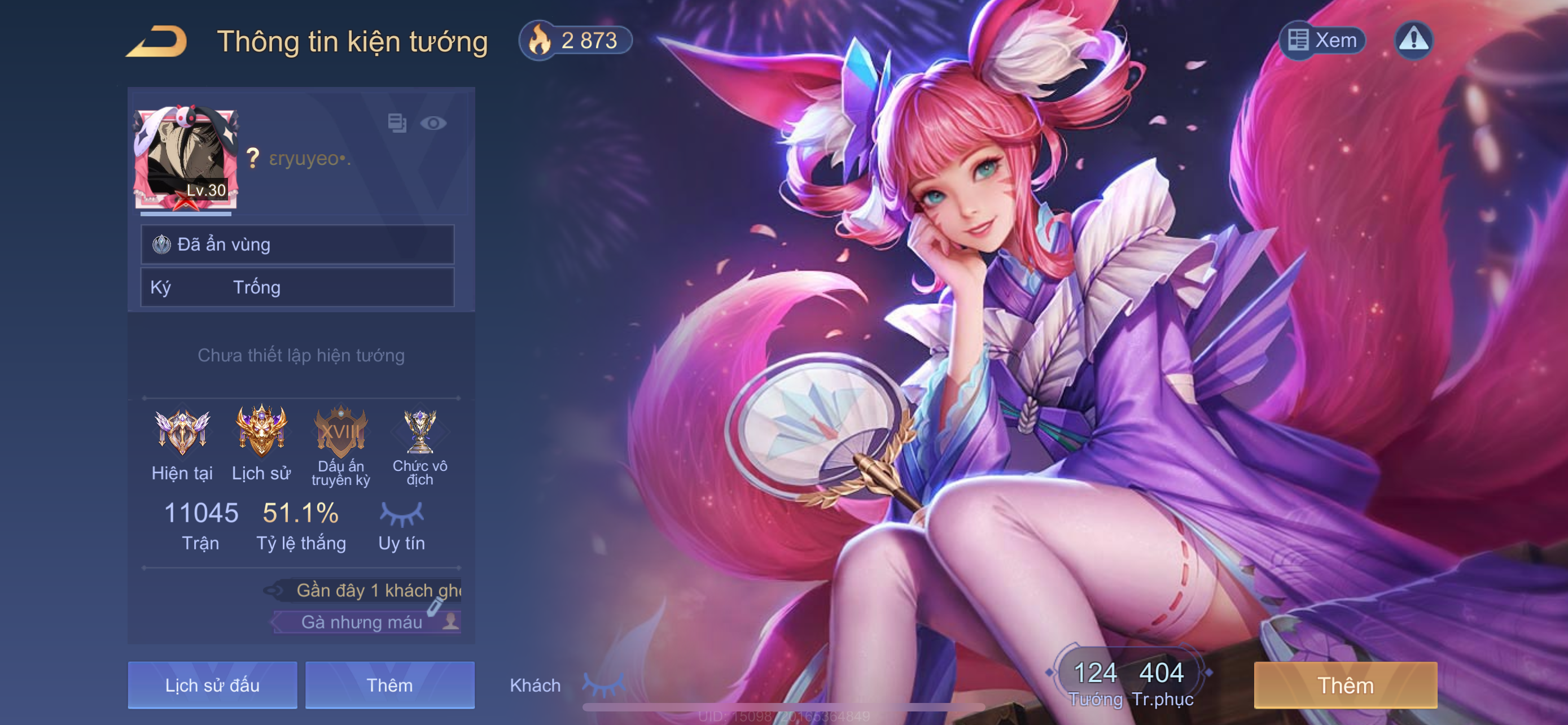1568x725 pixels.
Task: Toggle the eye visibility icon on profile card
Action: pos(433,124)
